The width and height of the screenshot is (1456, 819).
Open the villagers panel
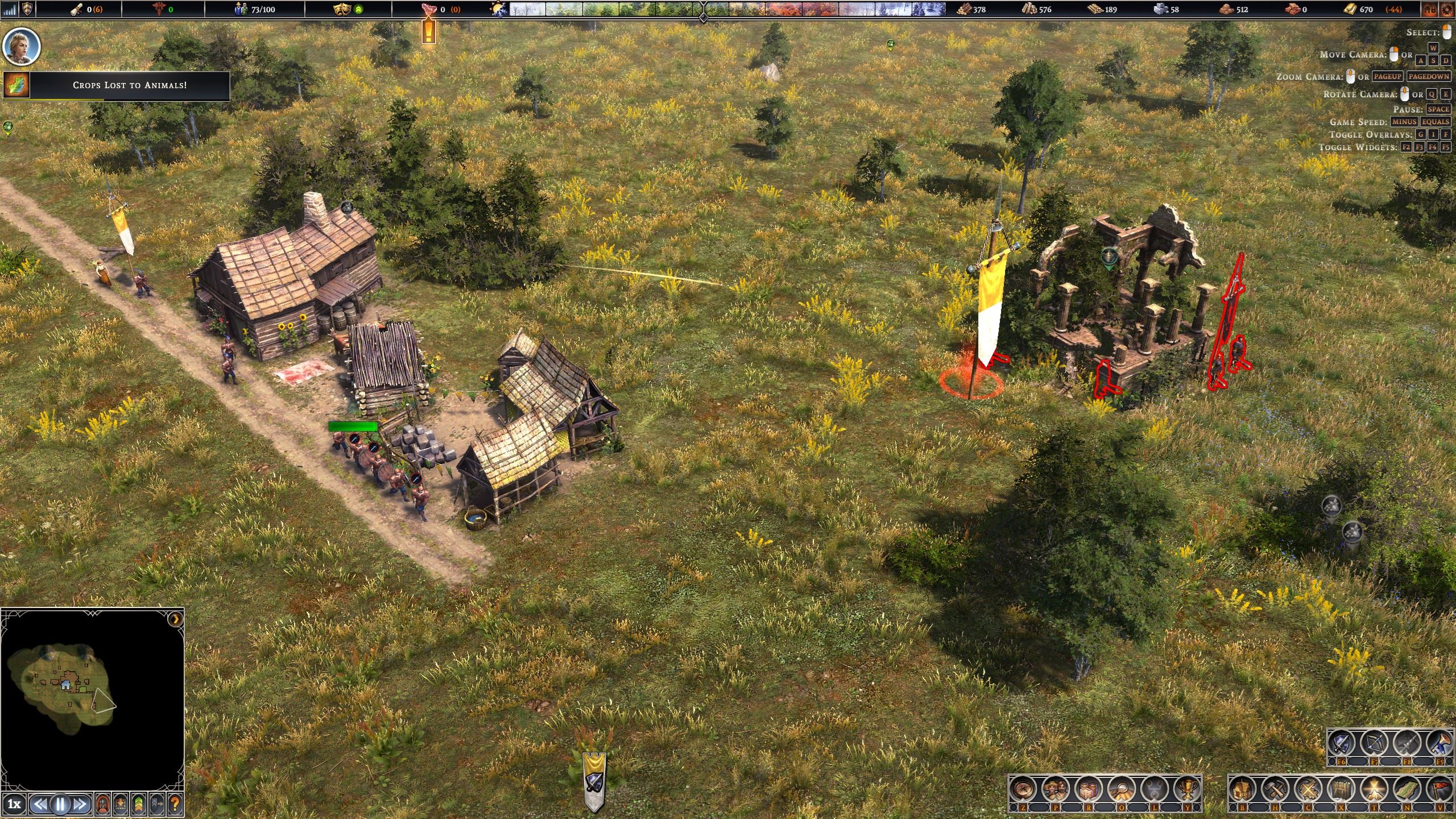(1056, 789)
